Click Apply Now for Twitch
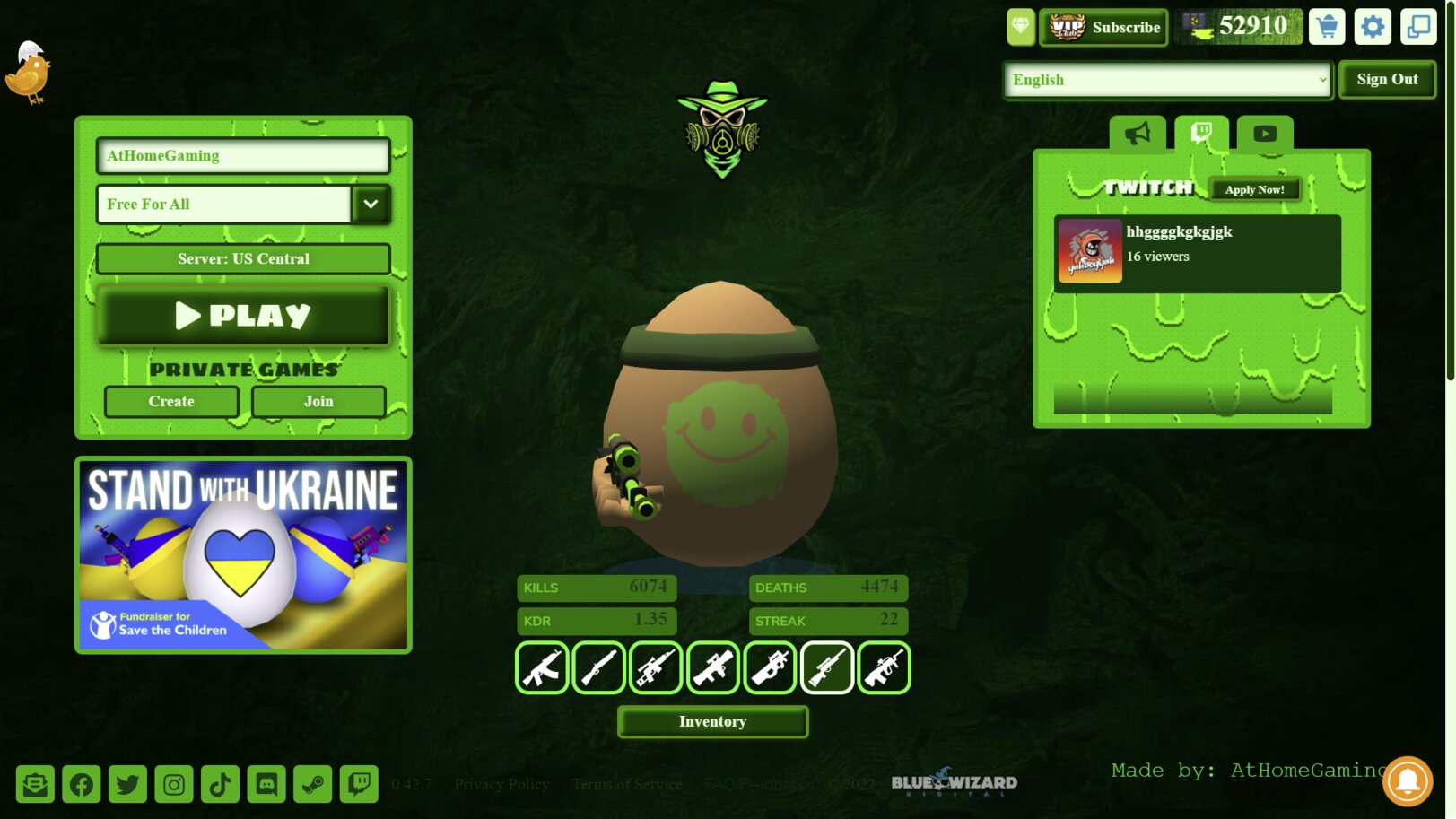This screenshot has width=1456, height=819. click(1254, 190)
